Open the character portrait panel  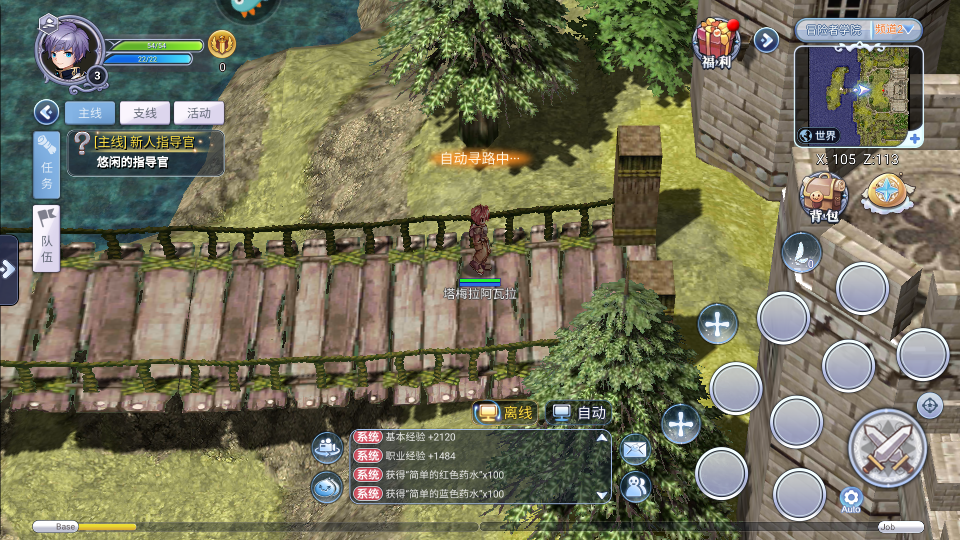(70, 50)
